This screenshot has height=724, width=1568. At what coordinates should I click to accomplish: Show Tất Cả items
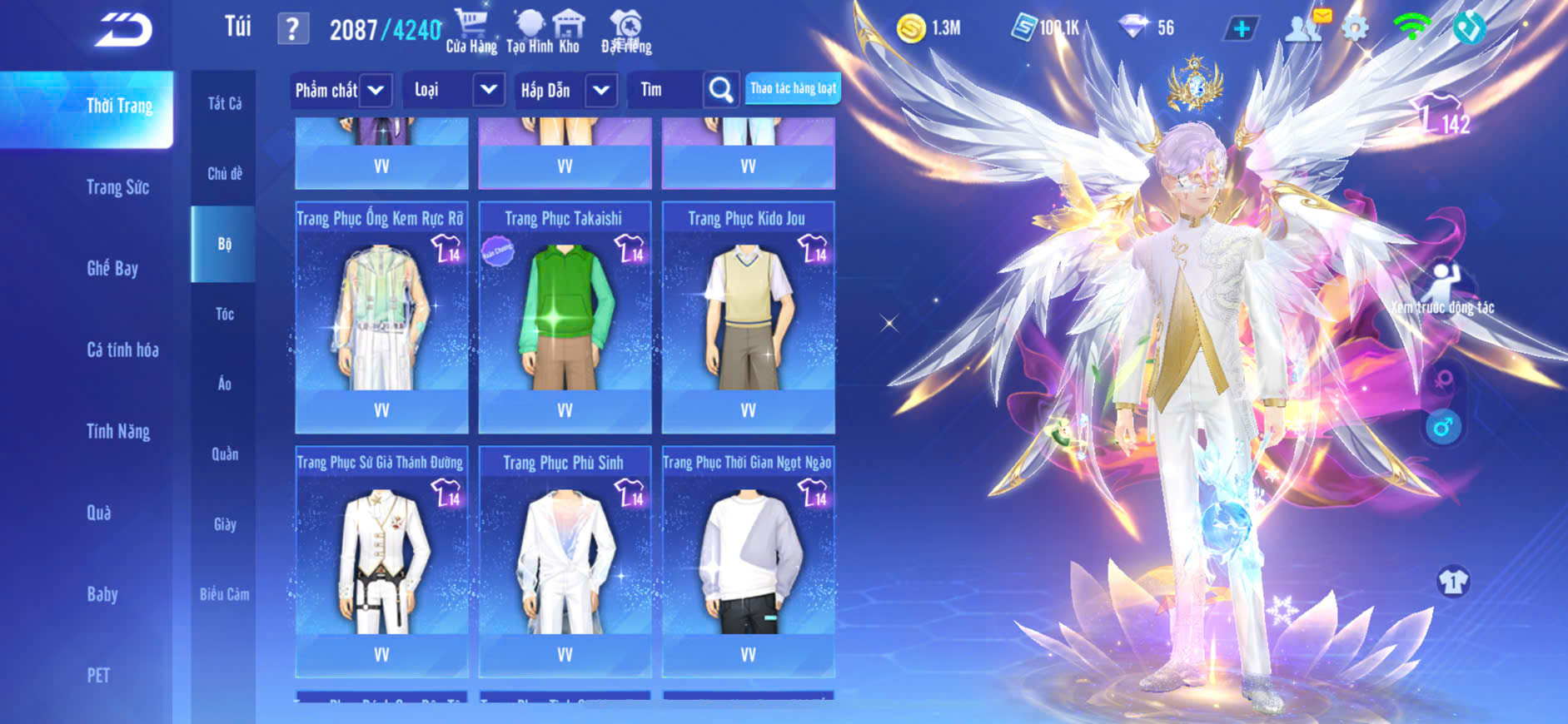(224, 103)
